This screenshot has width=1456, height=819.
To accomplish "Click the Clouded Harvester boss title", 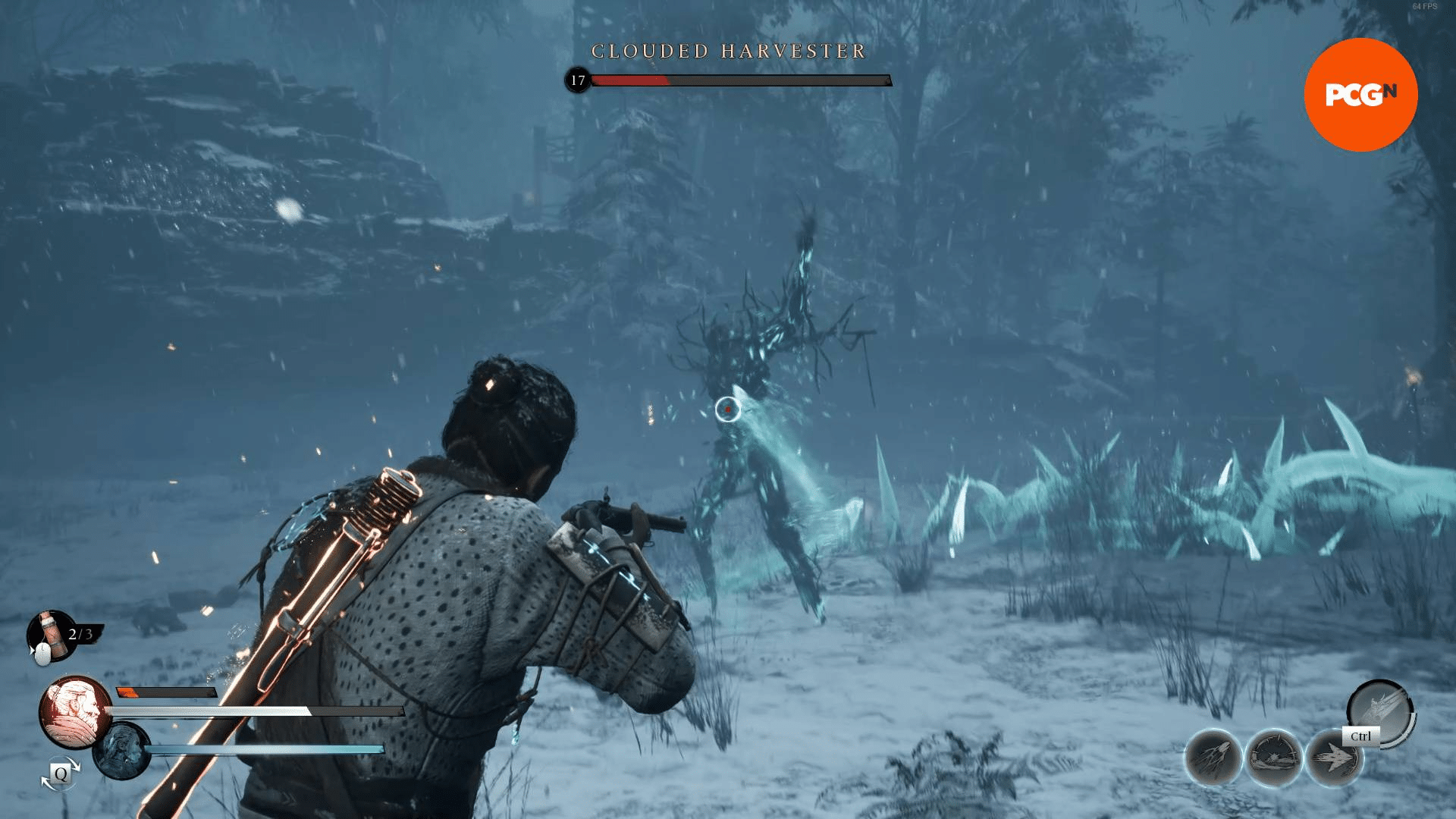I will coord(728,52).
